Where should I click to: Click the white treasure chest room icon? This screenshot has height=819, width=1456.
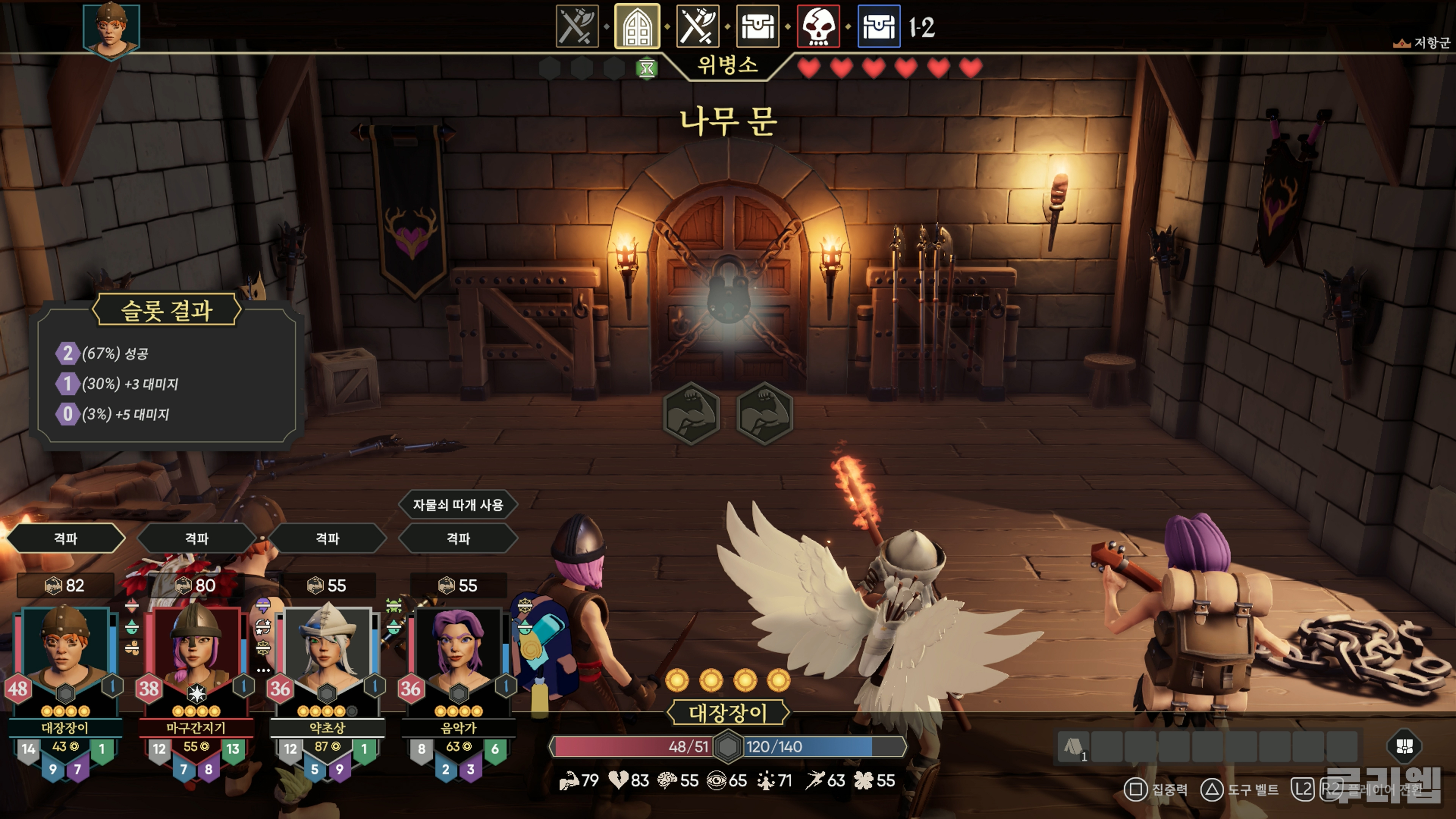click(758, 27)
